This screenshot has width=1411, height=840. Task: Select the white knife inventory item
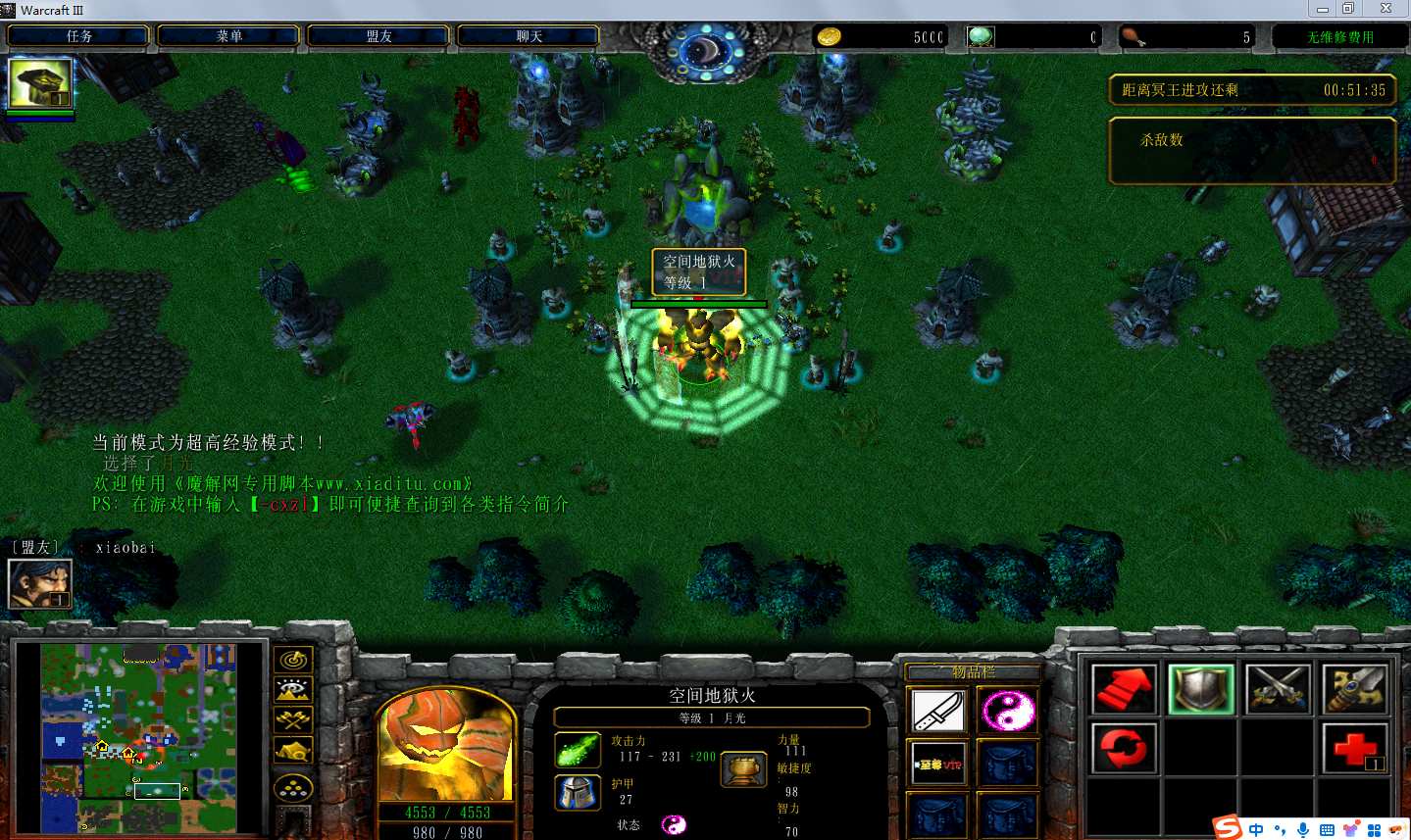click(938, 711)
